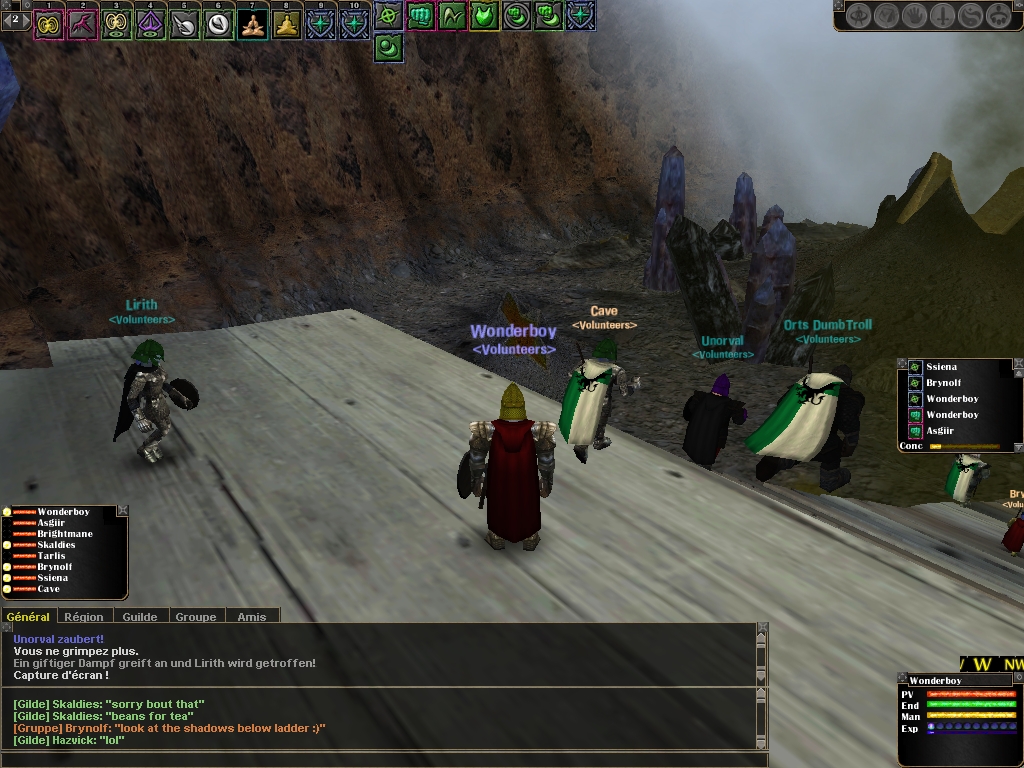Viewport: 1024px width, 768px height.
Task: Choose Tarlis from the group list
Action: 52,556
